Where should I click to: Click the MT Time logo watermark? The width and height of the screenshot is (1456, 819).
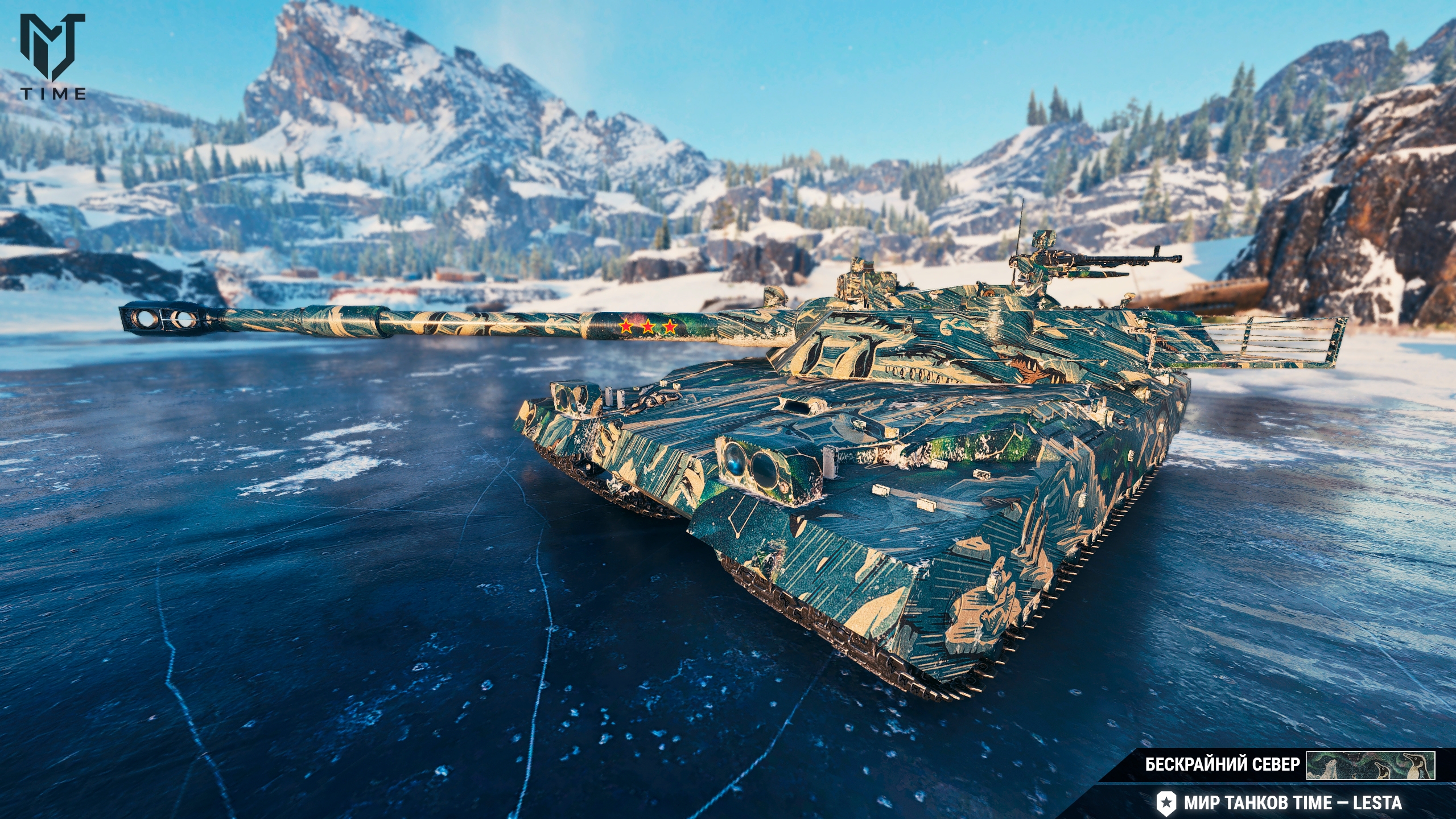pyautogui.click(x=53, y=56)
